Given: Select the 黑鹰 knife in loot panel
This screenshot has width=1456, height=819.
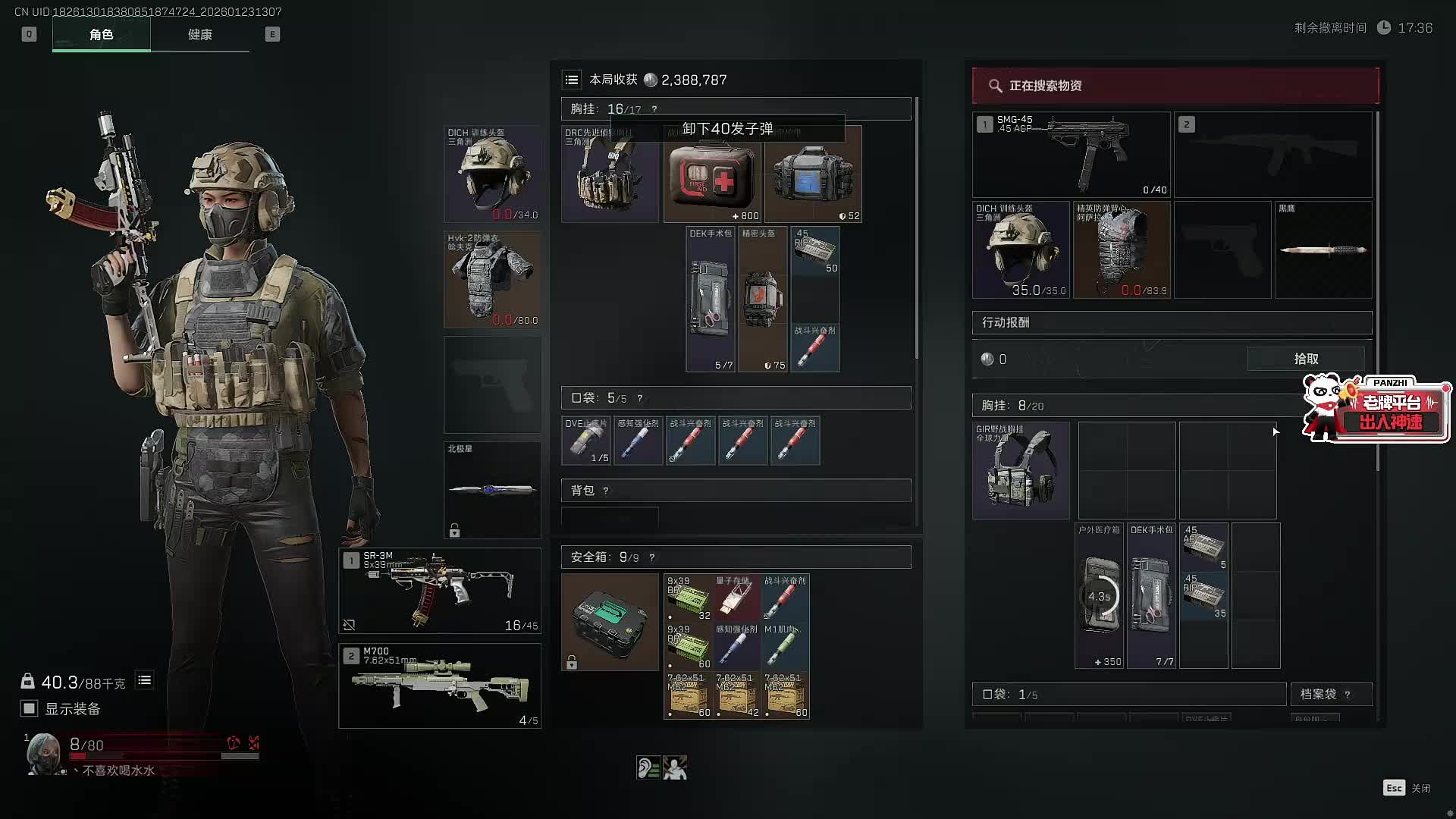Looking at the screenshot, I should [1323, 249].
